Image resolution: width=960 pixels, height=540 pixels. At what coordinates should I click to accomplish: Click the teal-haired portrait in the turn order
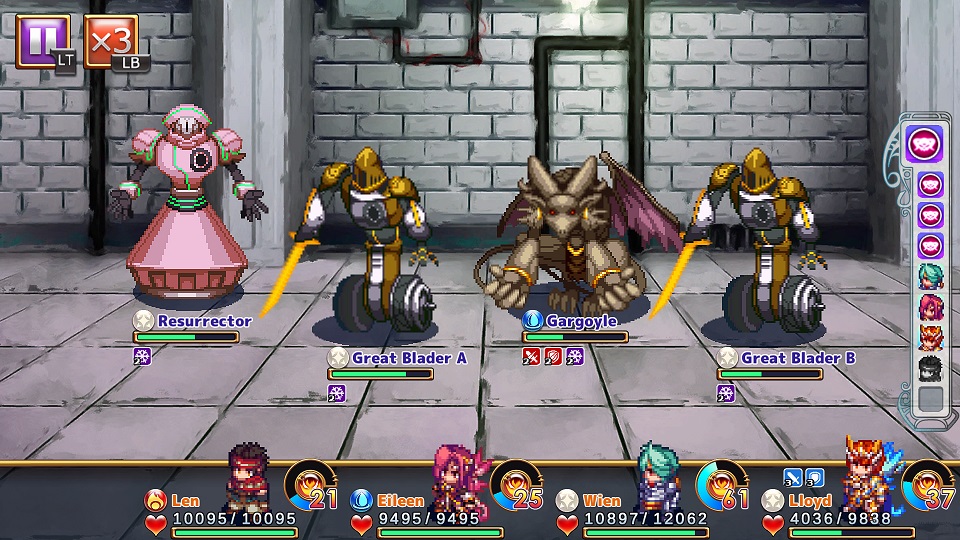[x=931, y=277]
